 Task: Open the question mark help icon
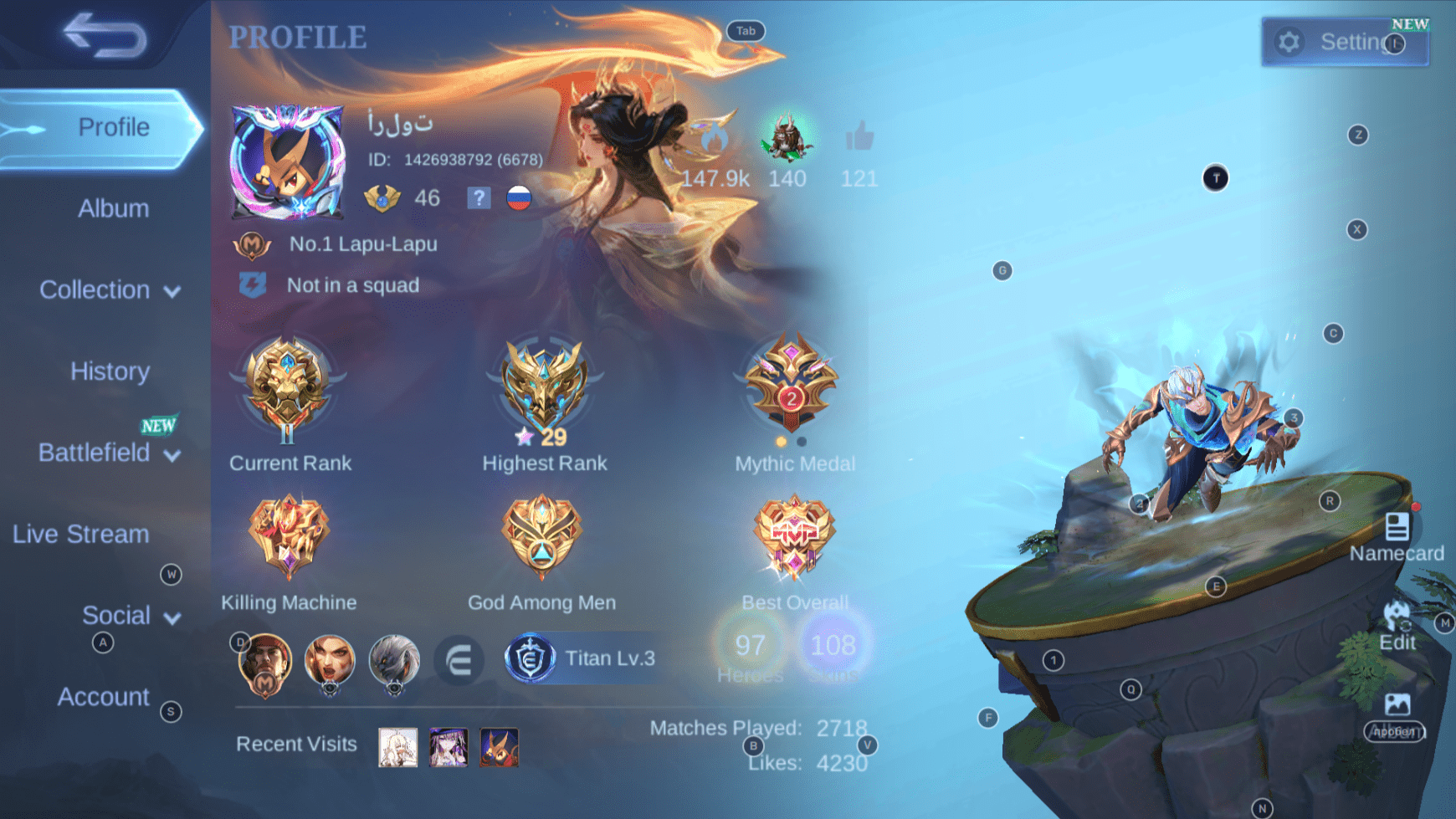pos(479,198)
